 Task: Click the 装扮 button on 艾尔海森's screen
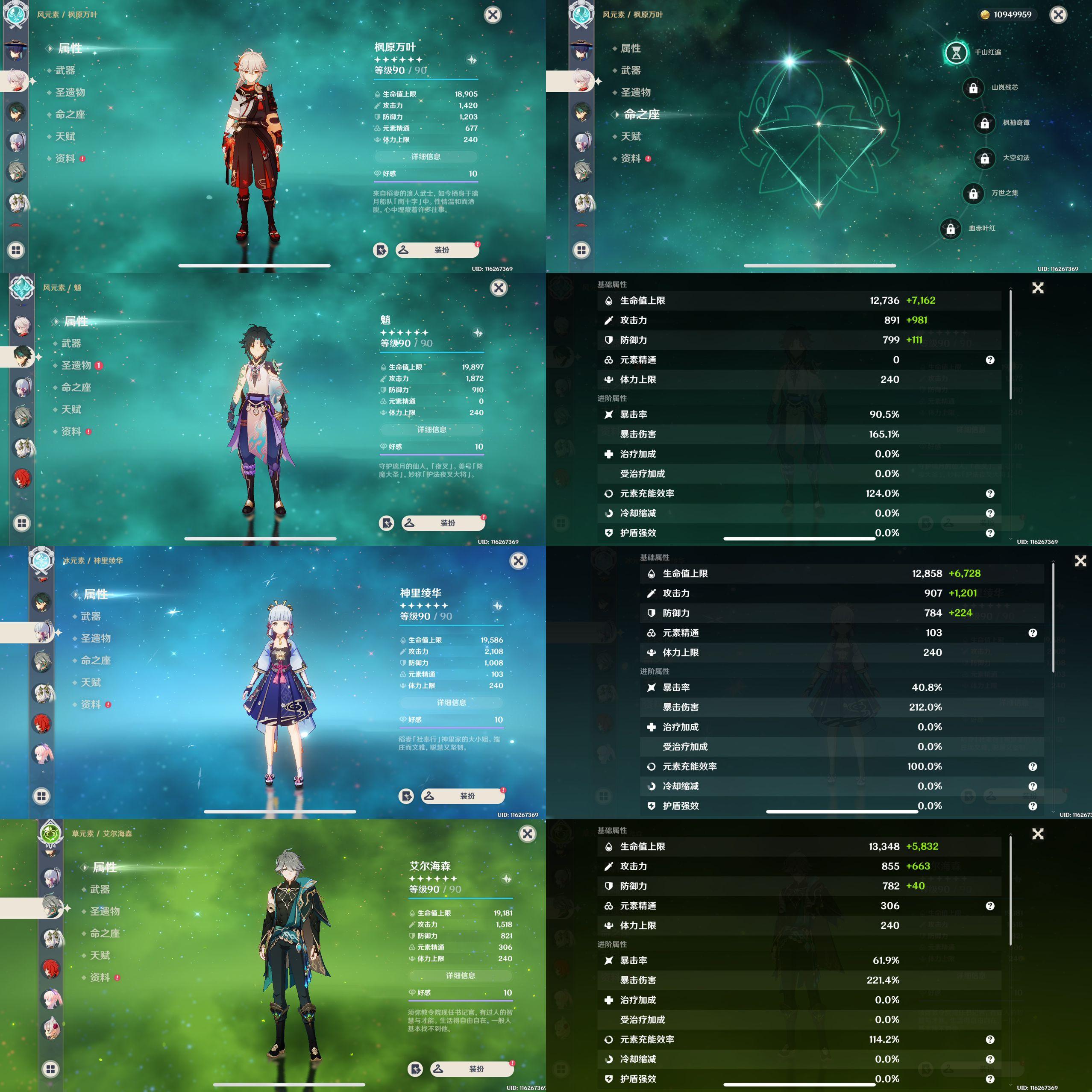tap(472, 1069)
